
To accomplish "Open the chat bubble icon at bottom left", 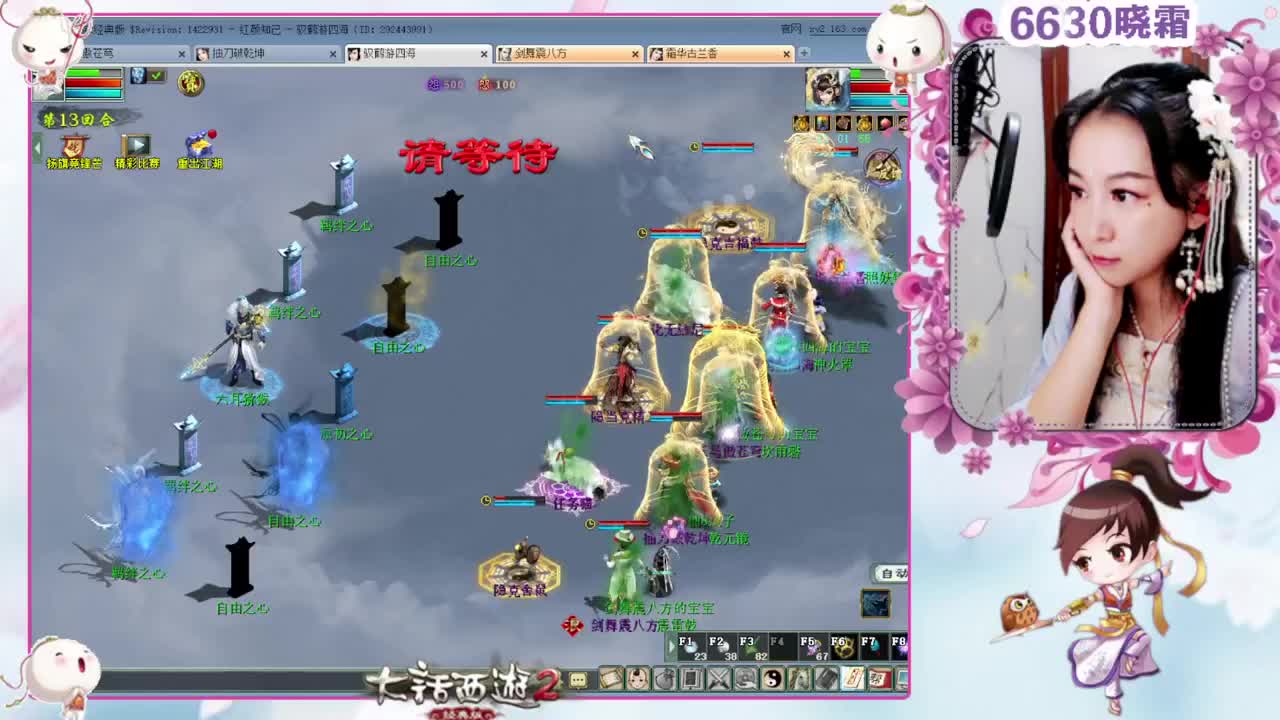I will (577, 679).
